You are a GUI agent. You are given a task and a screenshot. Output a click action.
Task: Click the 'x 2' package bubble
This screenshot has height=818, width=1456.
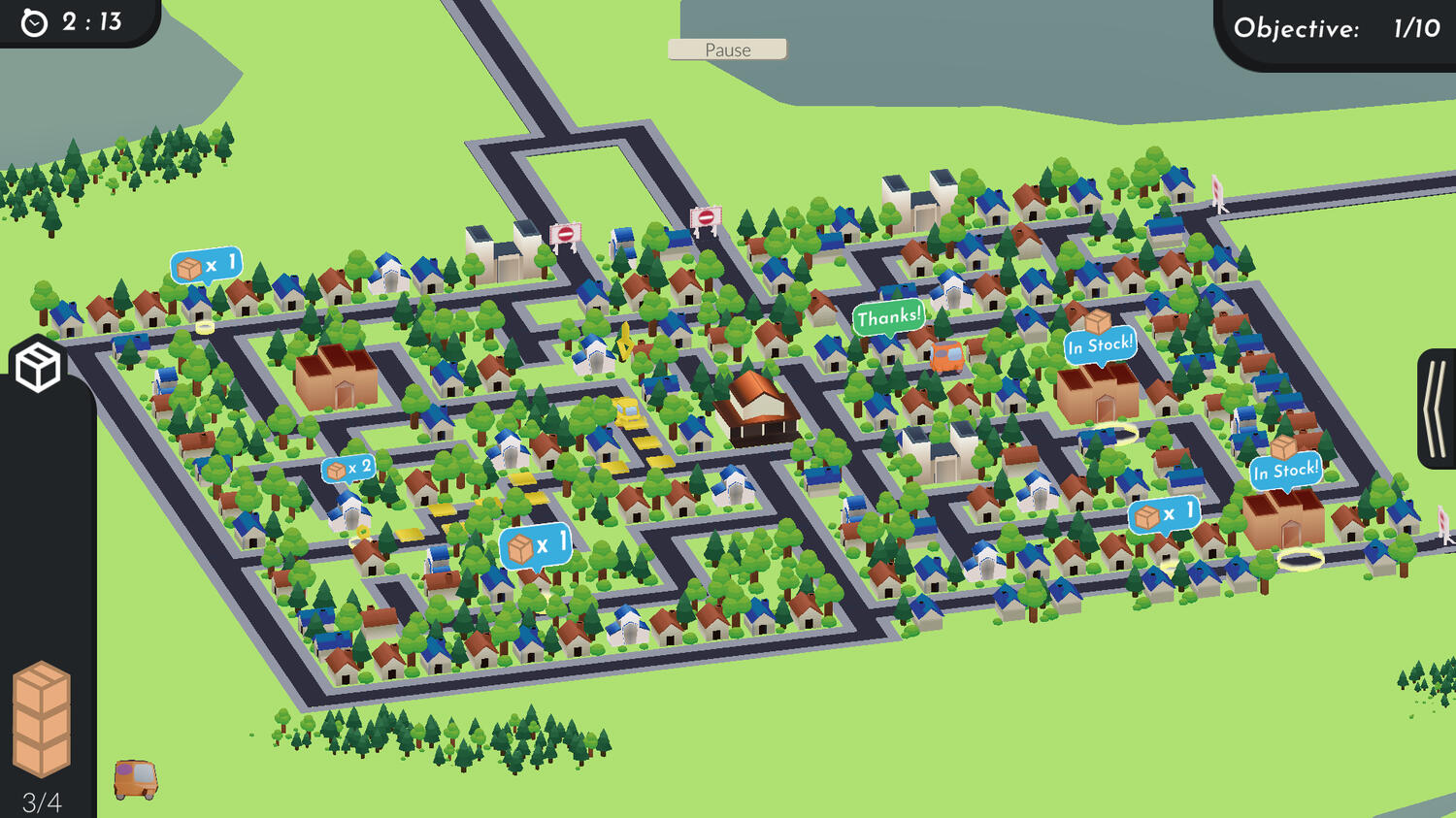349,468
